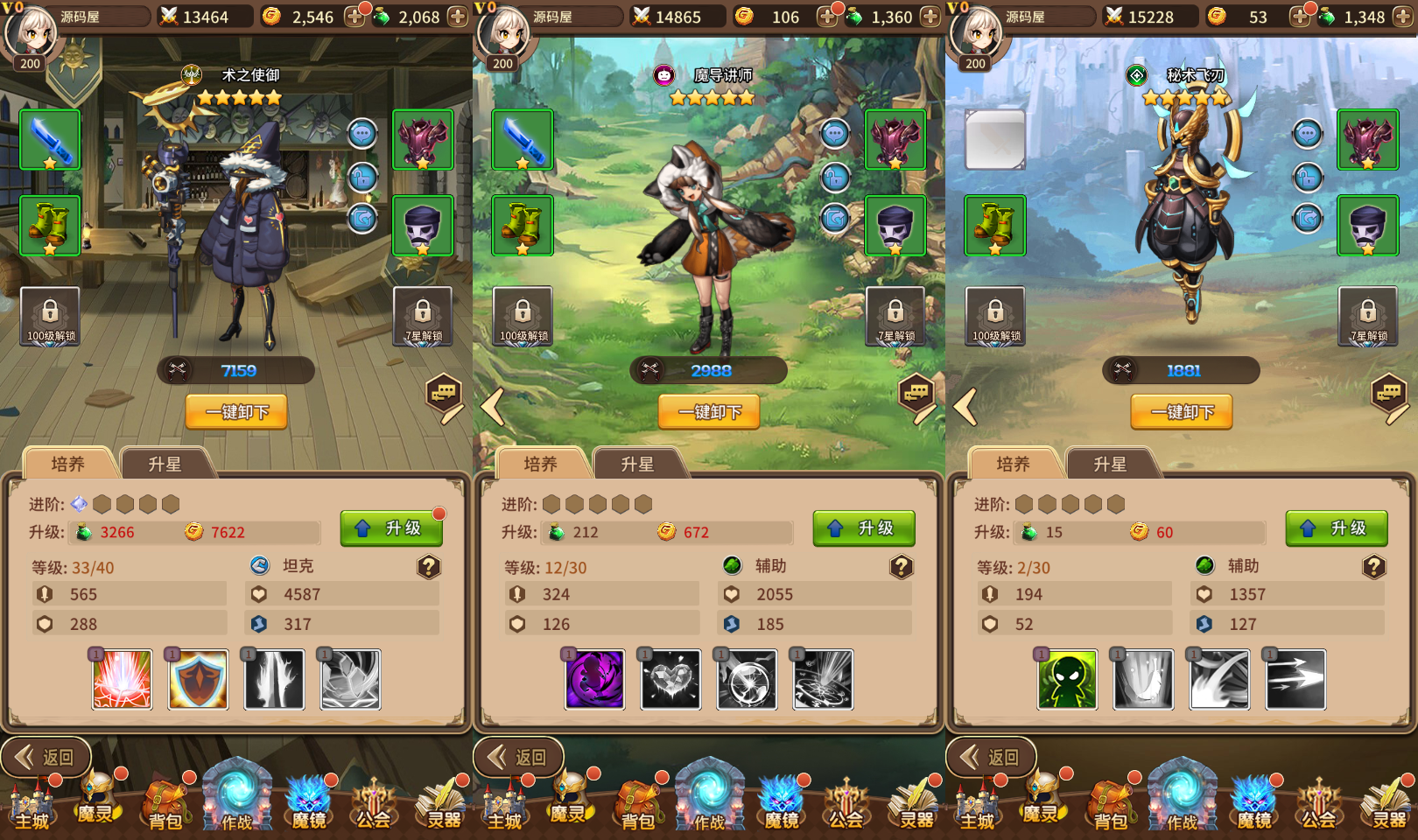This screenshot has width=1418, height=840.
Task: Select the red armor slot on 魔导讲师
Action: coord(895,140)
